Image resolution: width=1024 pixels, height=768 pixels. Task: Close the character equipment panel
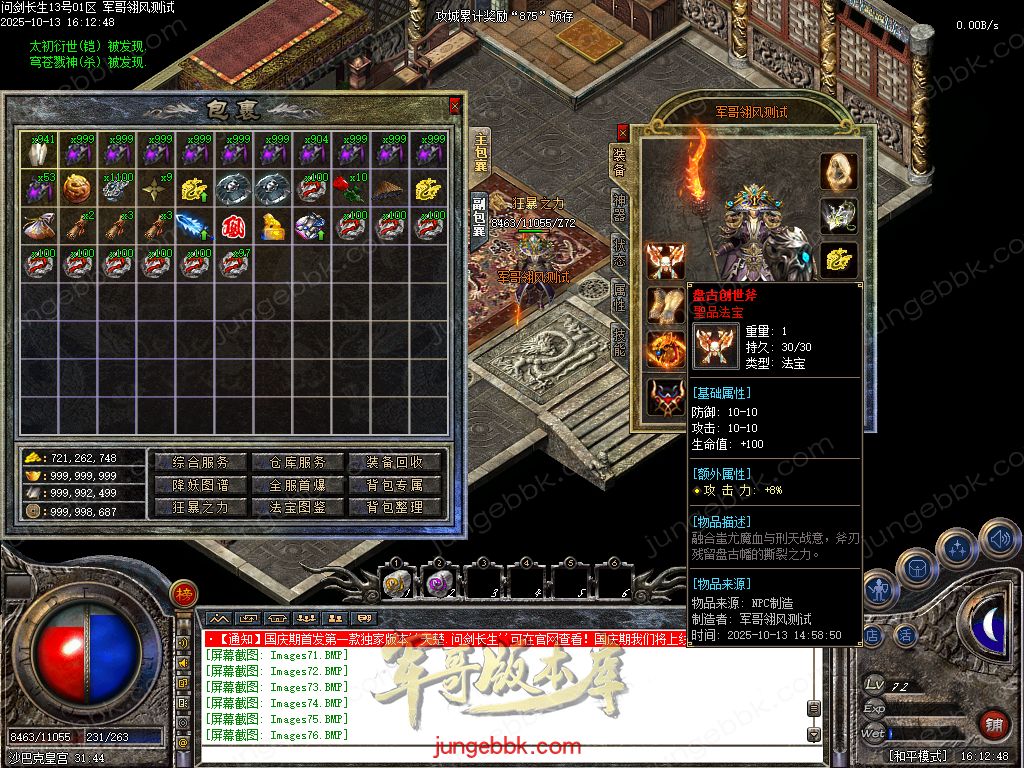[x=623, y=131]
